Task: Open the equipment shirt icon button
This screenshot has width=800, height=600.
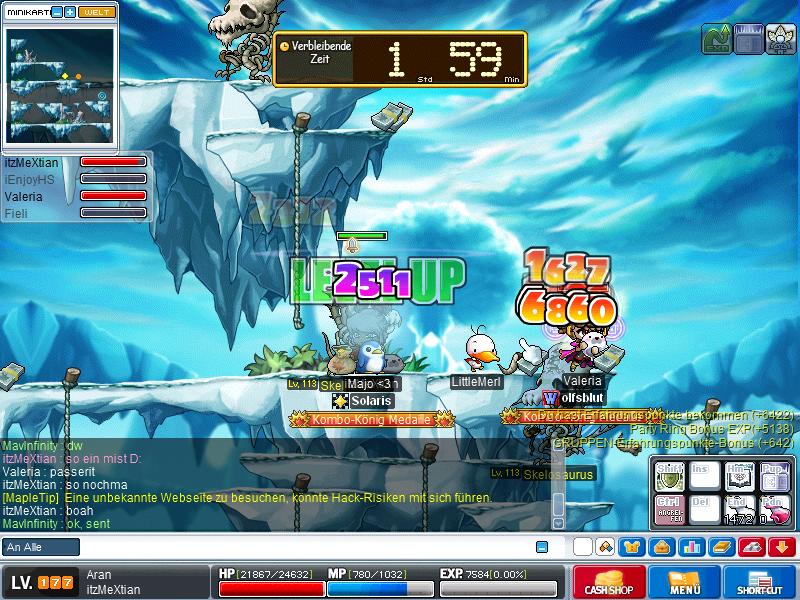Action: point(632,547)
